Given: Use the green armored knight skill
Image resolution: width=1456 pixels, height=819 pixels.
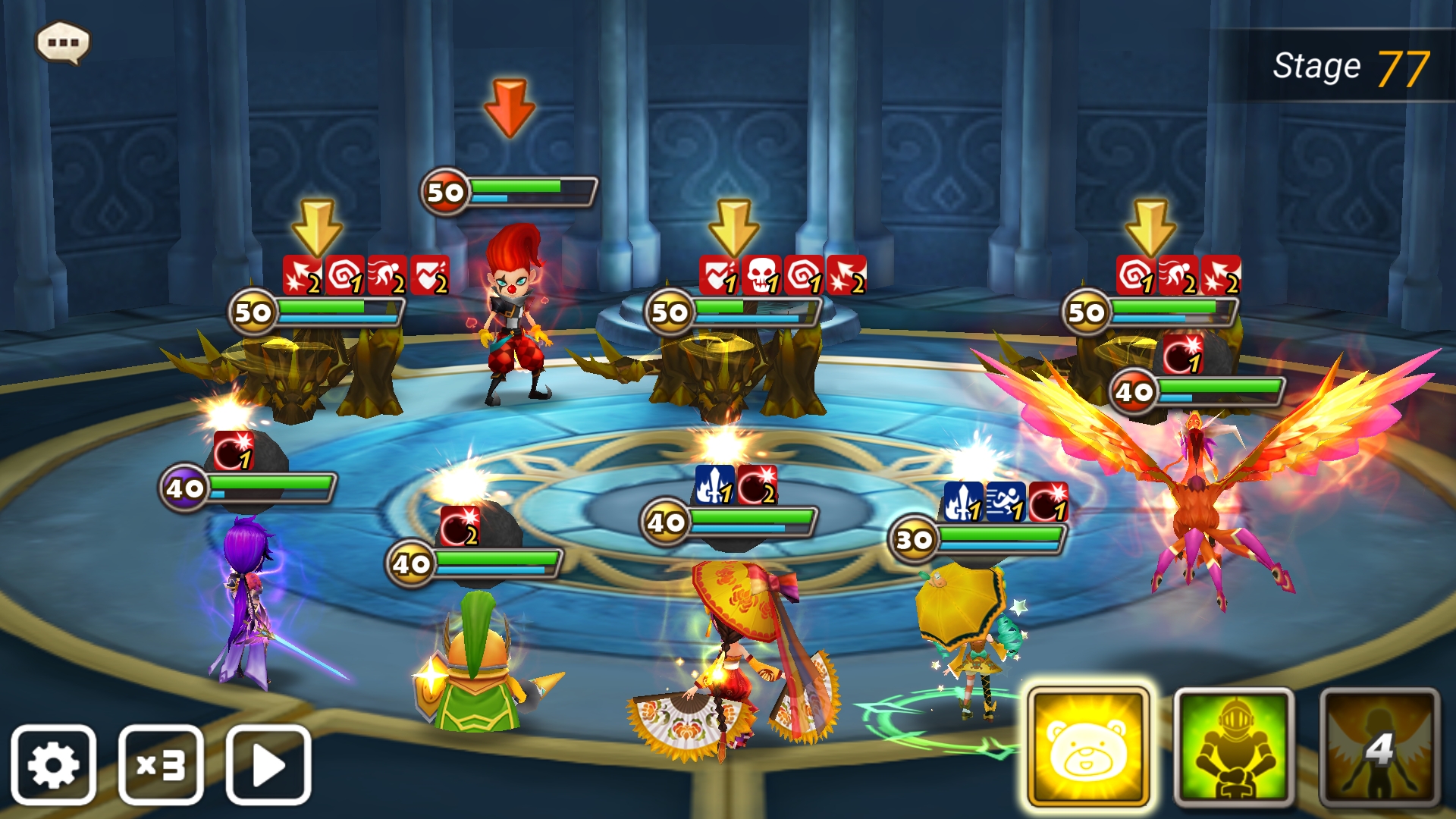Looking at the screenshot, I should tap(1233, 747).
